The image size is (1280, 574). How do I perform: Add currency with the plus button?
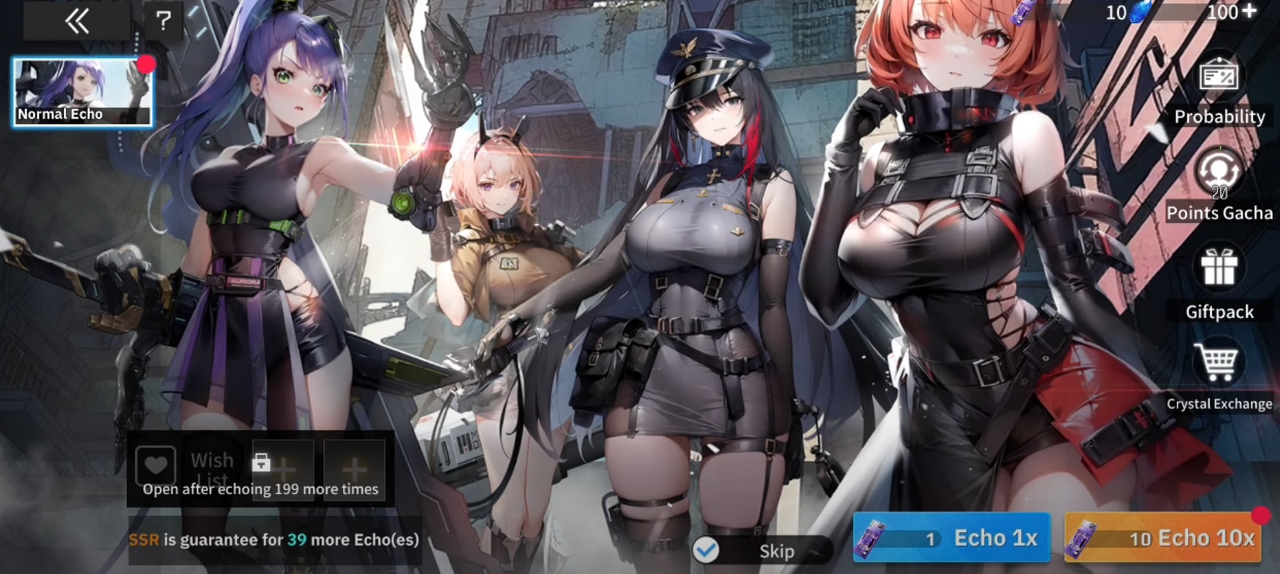tap(1247, 12)
